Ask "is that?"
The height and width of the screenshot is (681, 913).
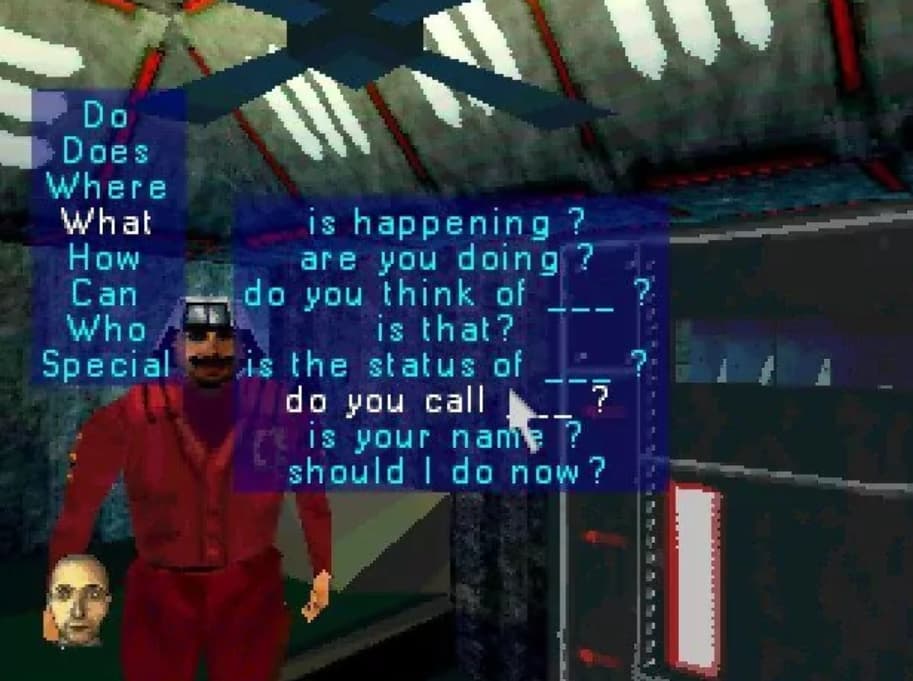(446, 329)
